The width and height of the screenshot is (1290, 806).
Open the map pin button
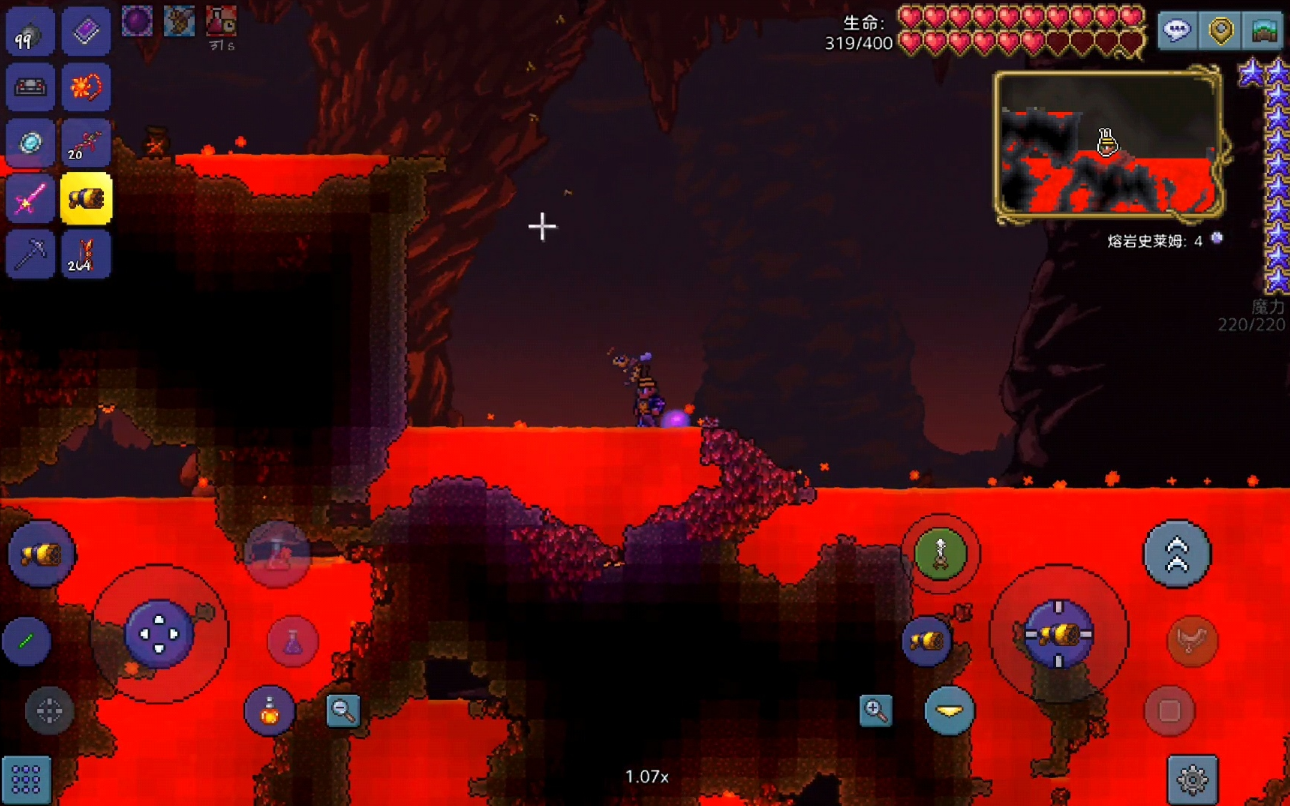coord(1221,31)
